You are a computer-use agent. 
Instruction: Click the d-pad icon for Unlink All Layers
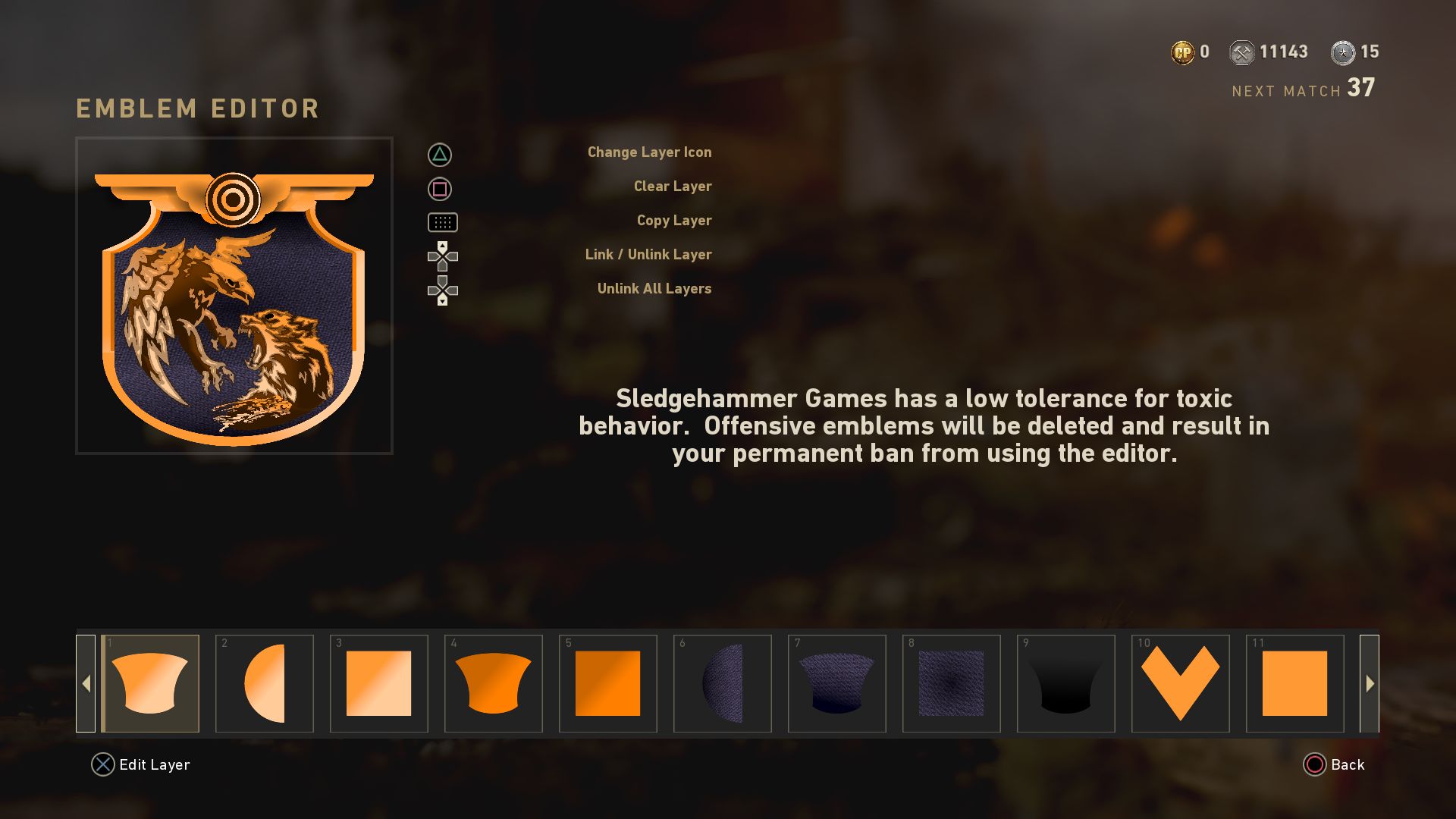click(x=443, y=290)
